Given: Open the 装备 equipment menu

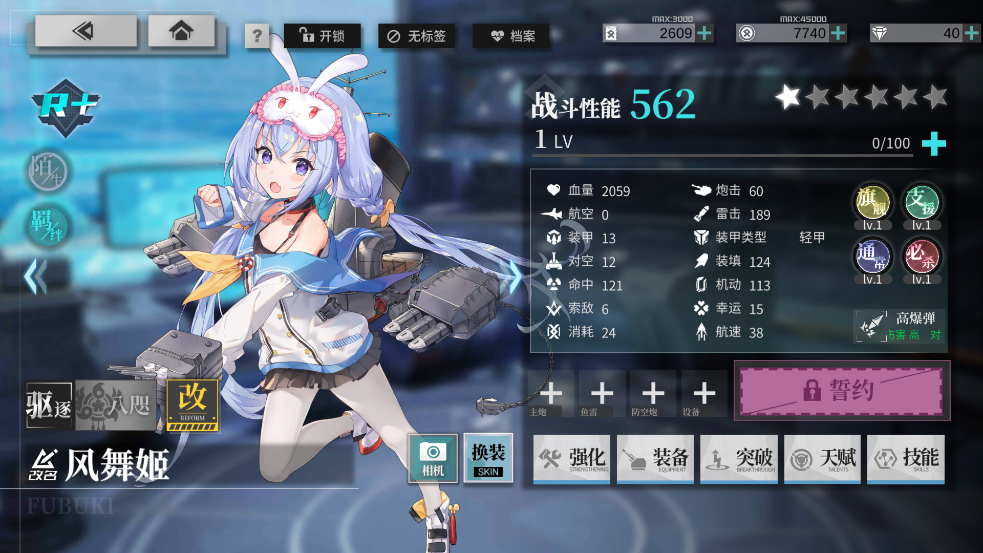Looking at the screenshot, I should (655, 458).
